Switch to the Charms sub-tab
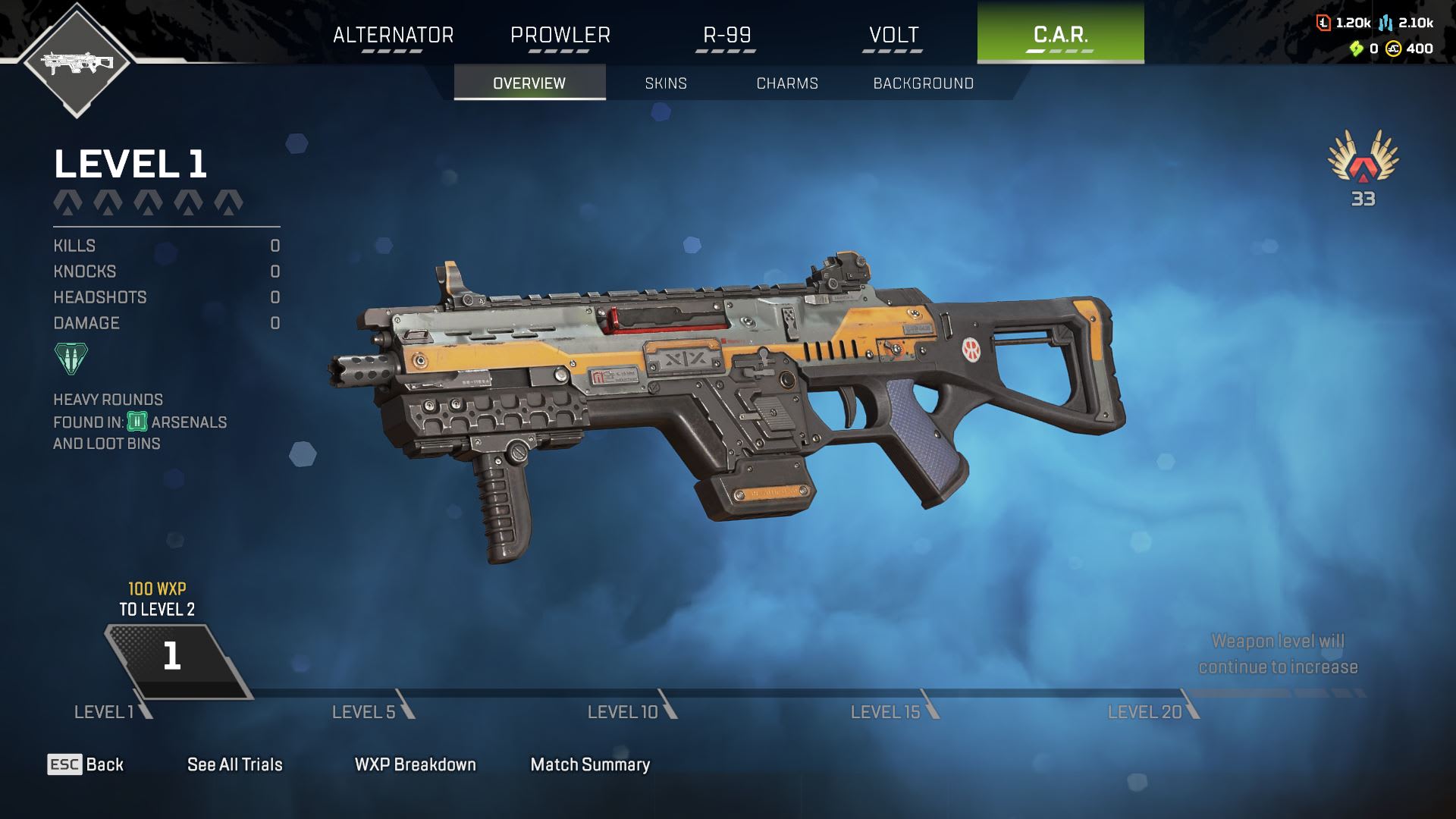 (787, 83)
